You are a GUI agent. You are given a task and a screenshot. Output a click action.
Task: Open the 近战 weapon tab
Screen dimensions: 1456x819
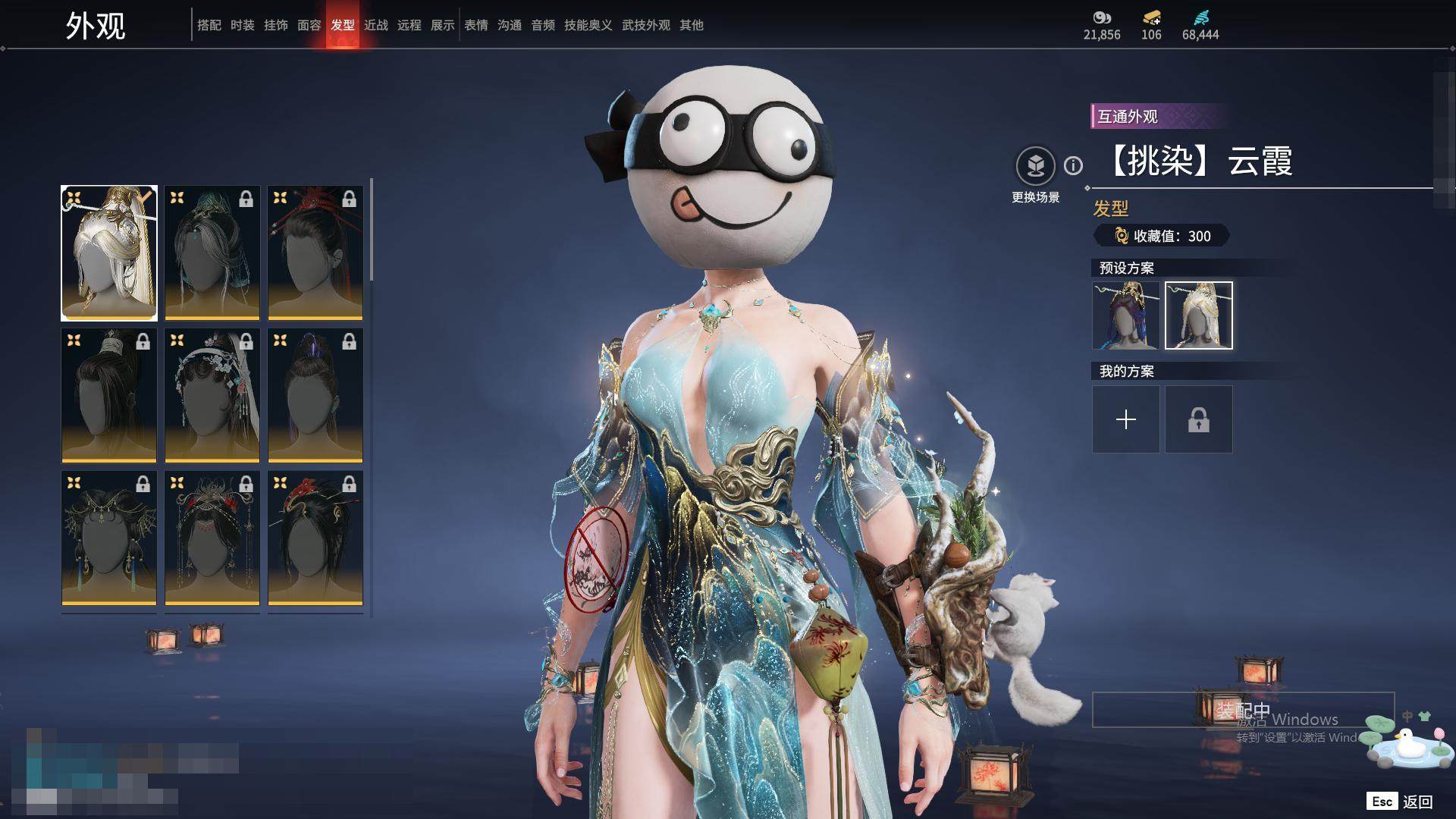pos(375,25)
